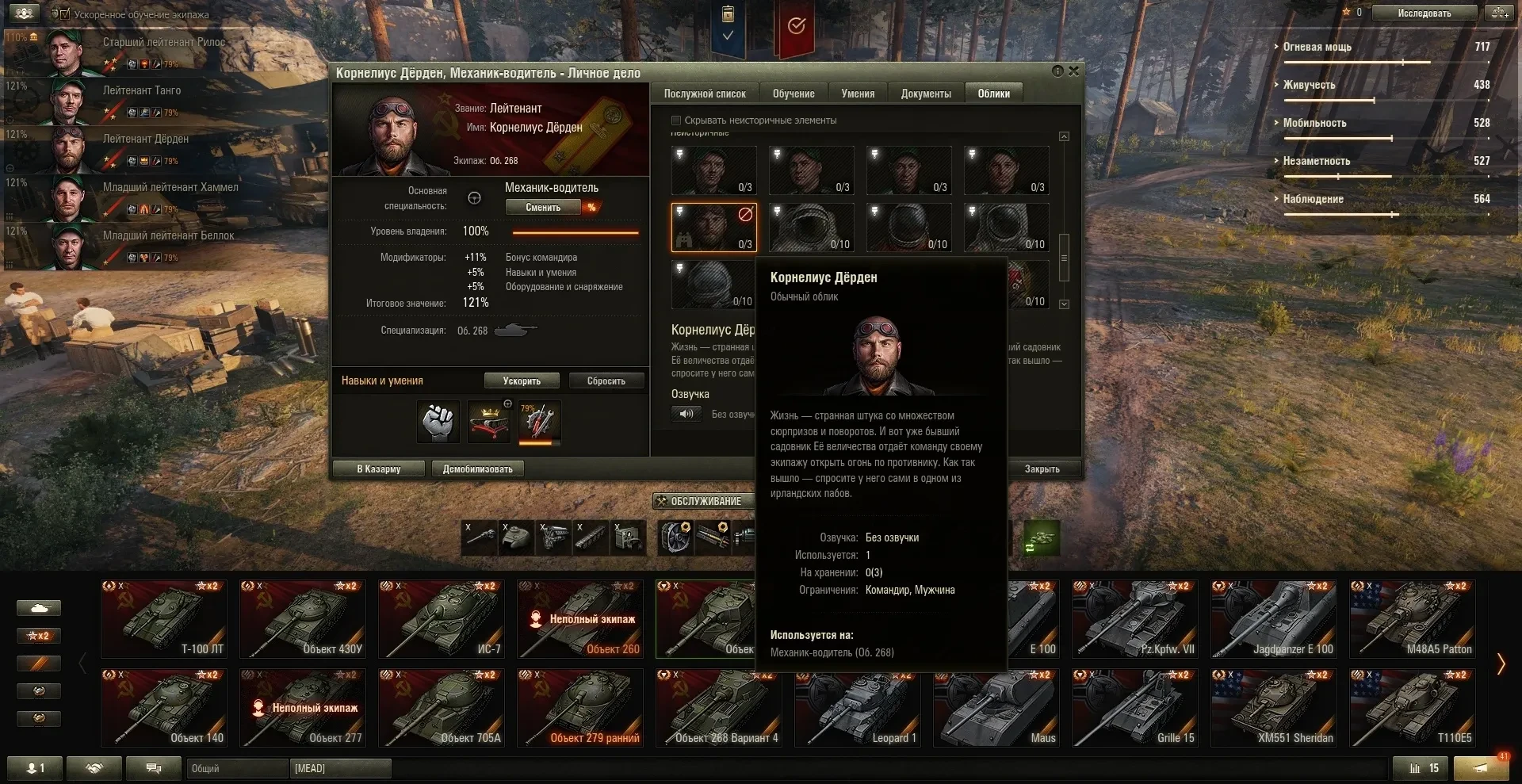Open the Умения tab
The width and height of the screenshot is (1522, 784).
pyautogui.click(x=858, y=94)
